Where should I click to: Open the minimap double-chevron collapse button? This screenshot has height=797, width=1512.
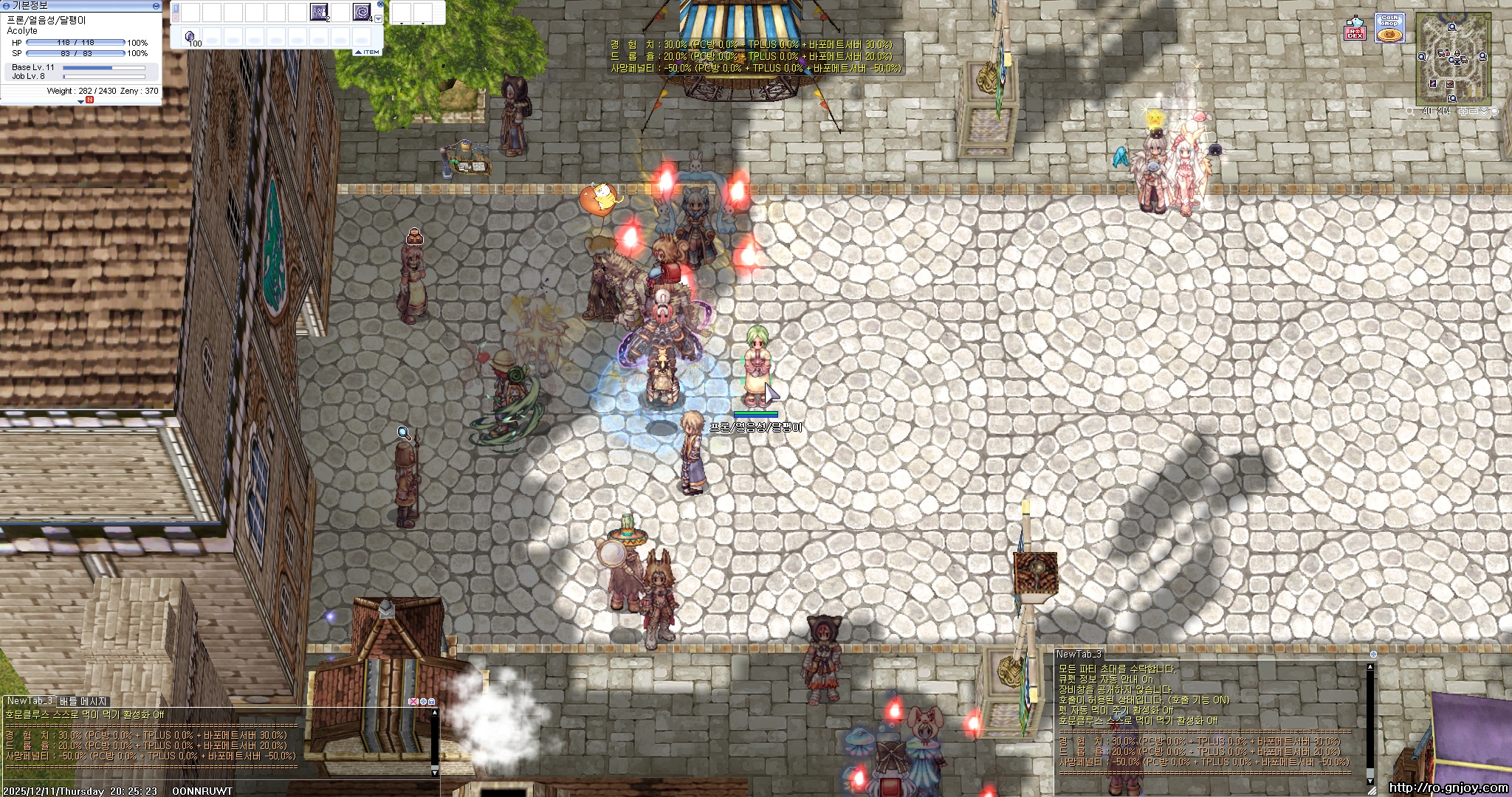1484,111
